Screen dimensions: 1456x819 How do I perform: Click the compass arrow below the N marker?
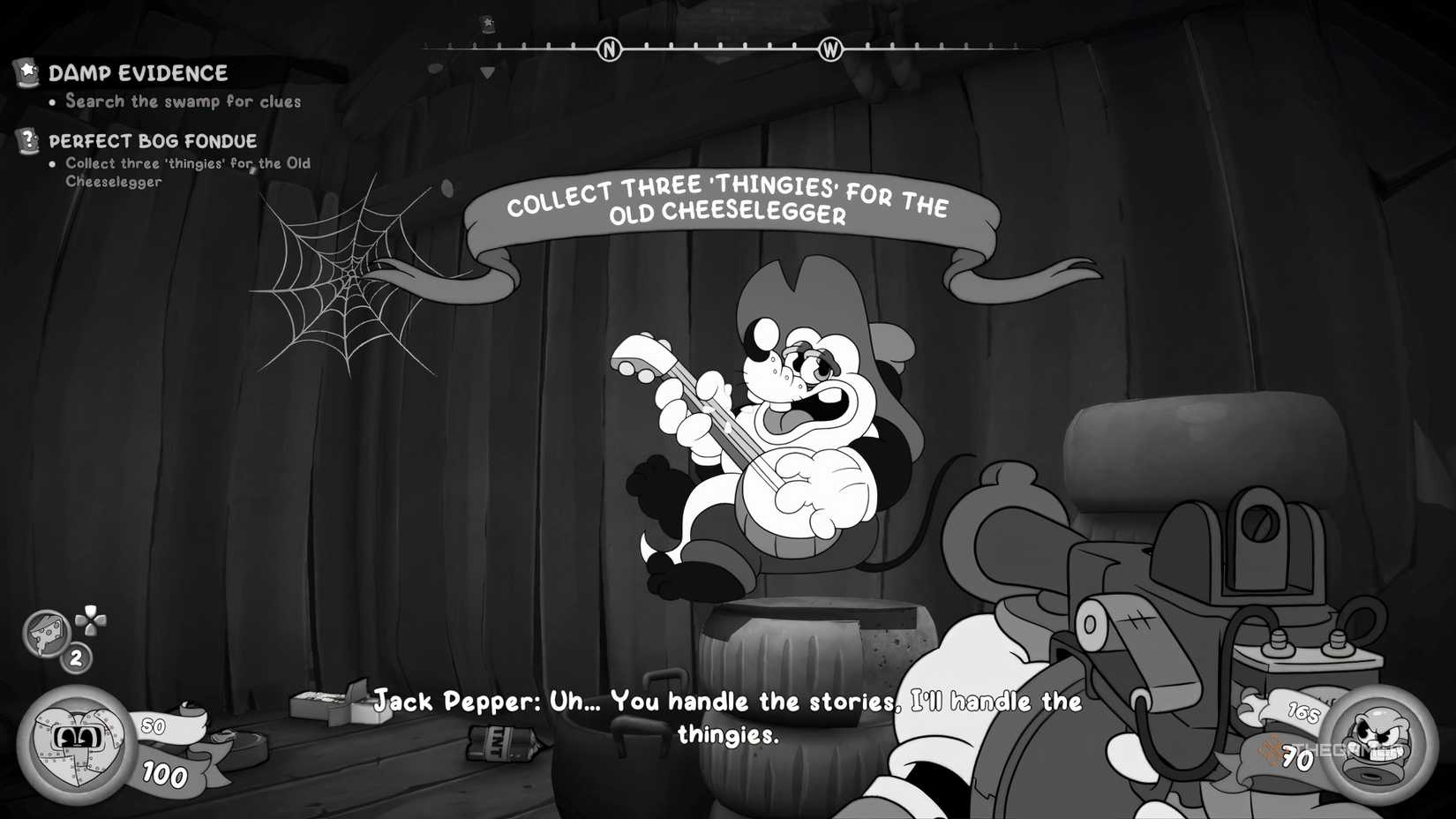pos(487,71)
